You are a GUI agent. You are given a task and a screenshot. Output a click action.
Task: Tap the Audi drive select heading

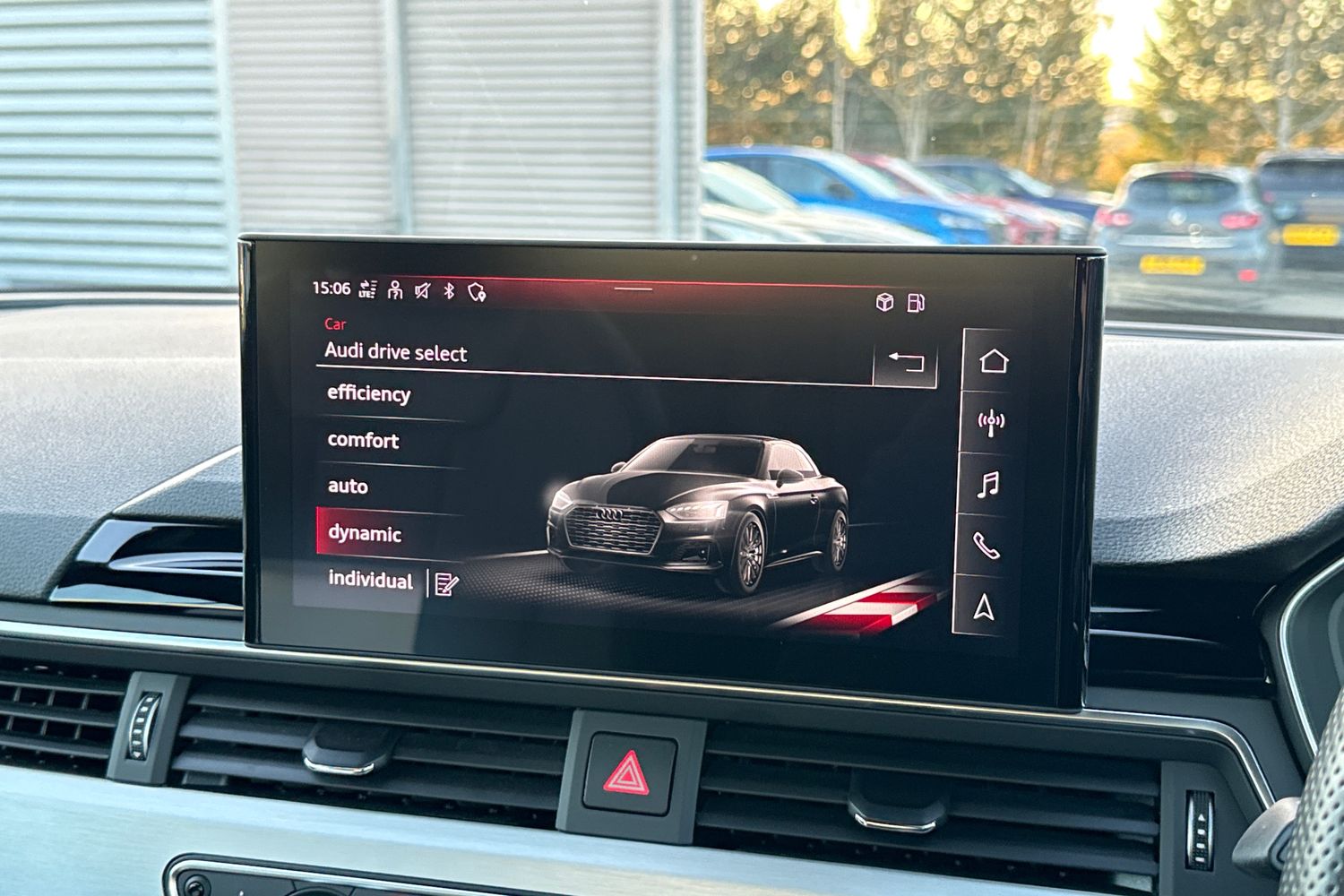[x=394, y=354]
